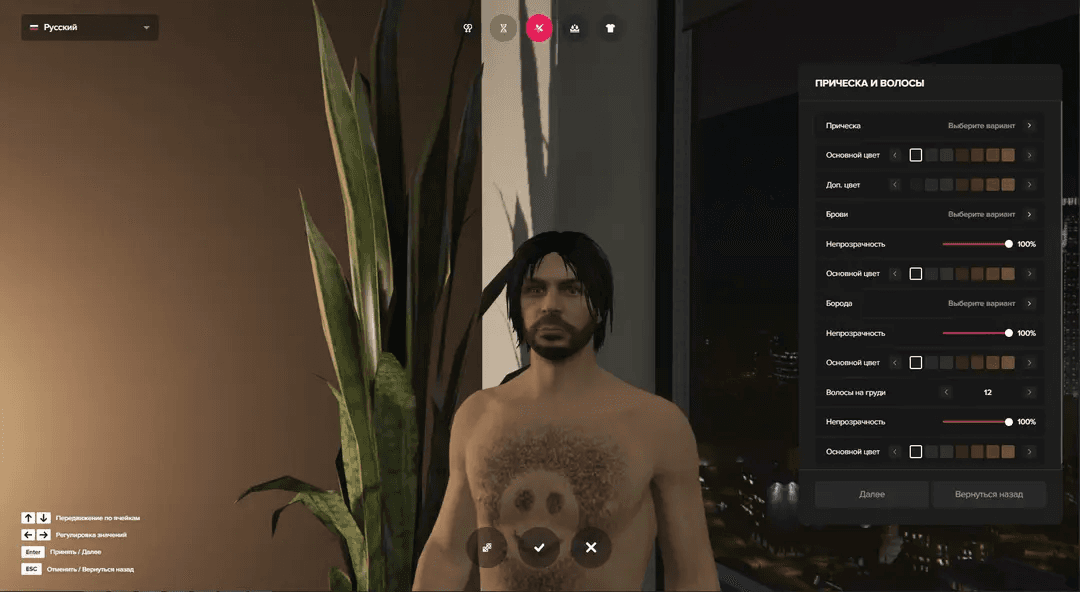Adjust the chest hair Непрозрачность slider
Screen dimensions: 1080x592
pos(1008,422)
